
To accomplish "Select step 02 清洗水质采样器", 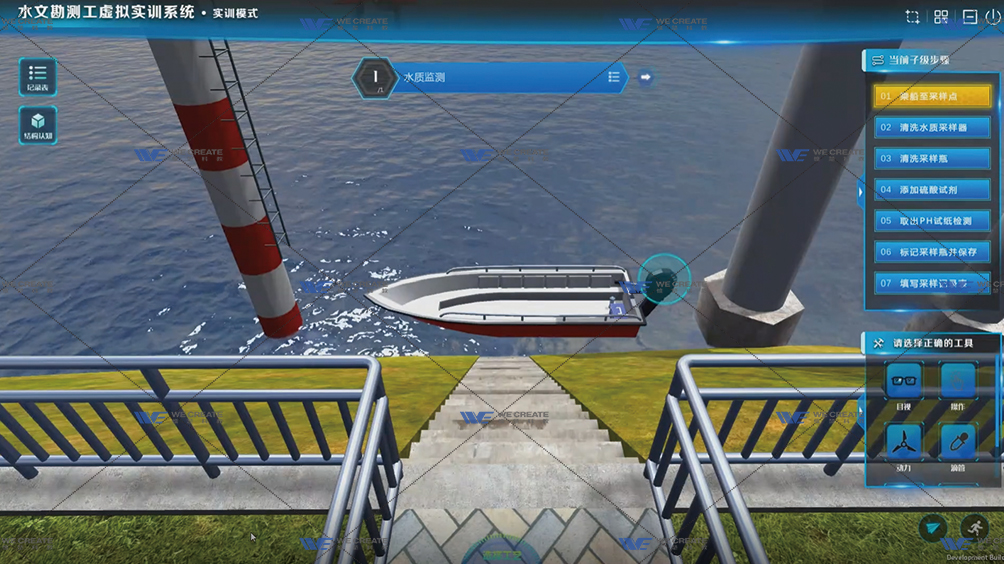I will coord(932,128).
